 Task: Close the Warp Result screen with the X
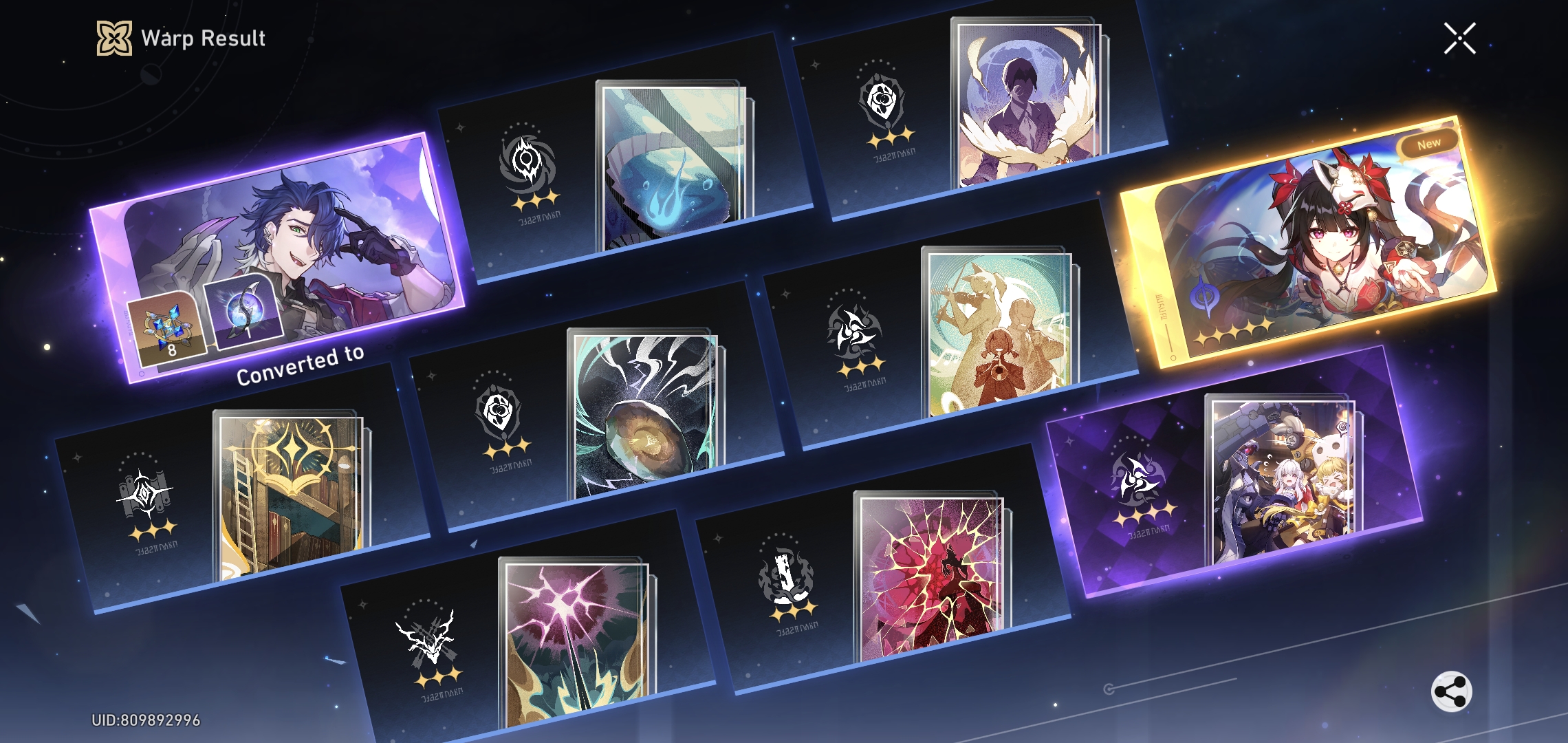click(x=1459, y=39)
